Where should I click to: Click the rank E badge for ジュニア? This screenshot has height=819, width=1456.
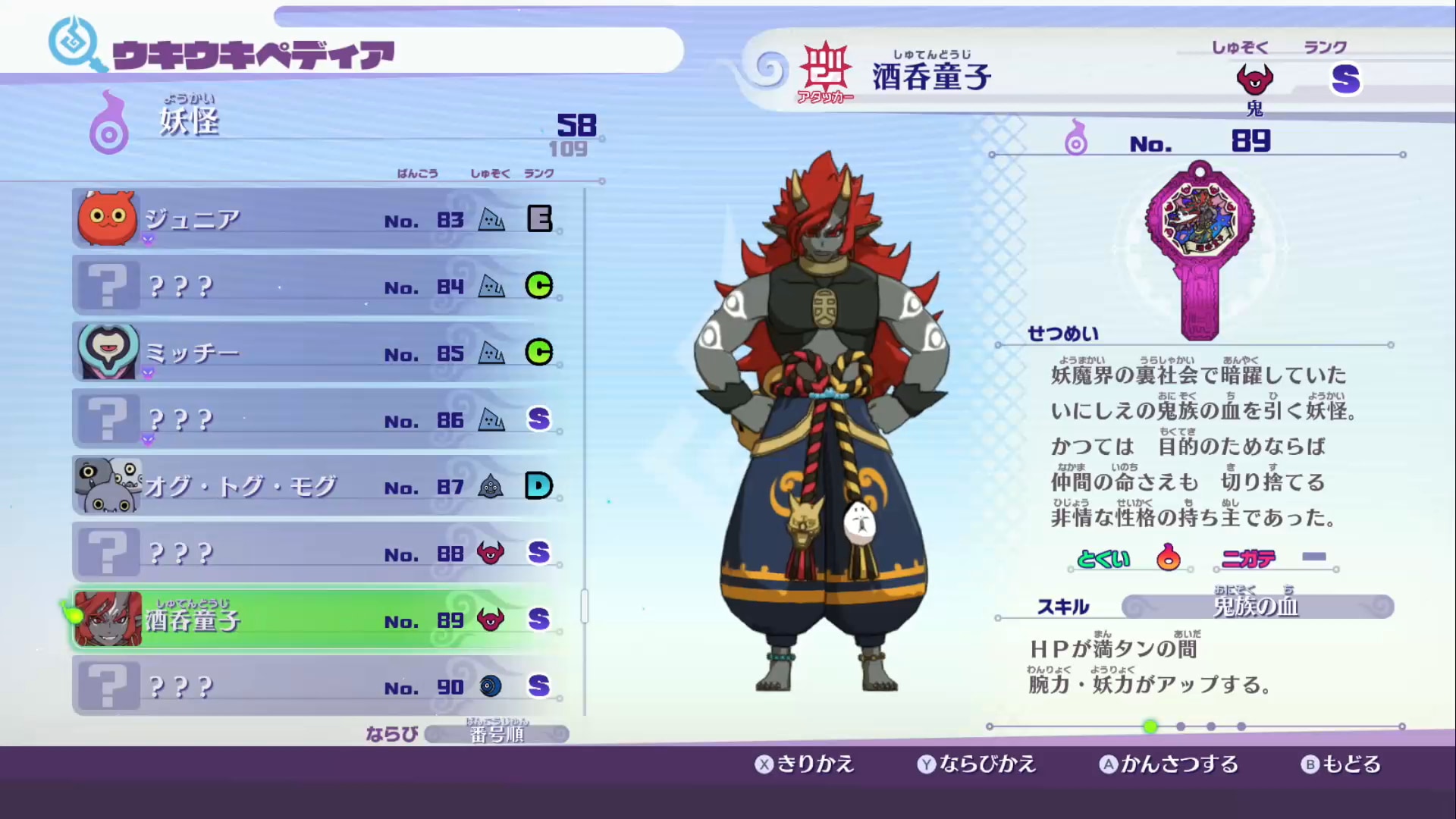point(538,219)
